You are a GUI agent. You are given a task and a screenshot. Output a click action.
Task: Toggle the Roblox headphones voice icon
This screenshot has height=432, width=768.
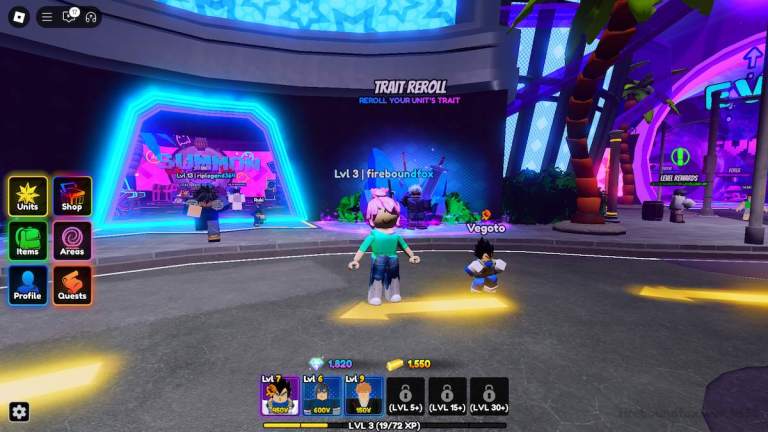(90, 17)
